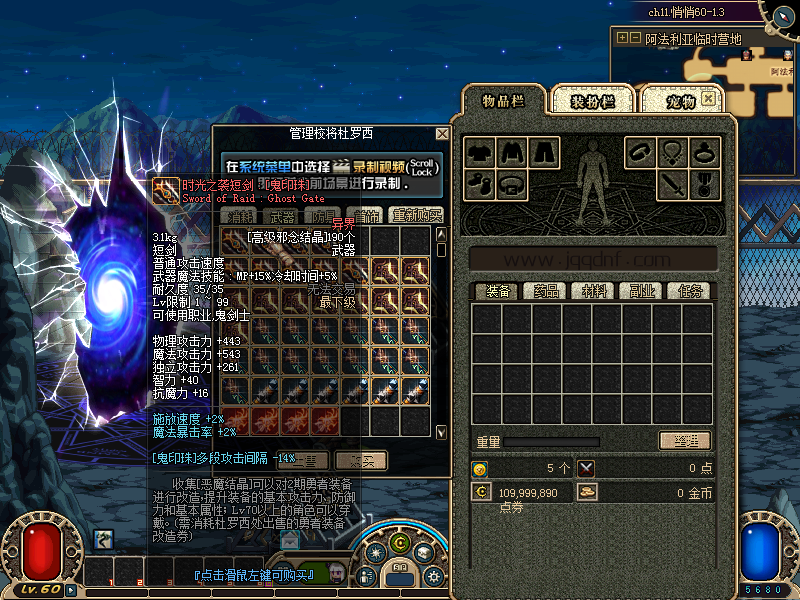Screen dimensions: 800x600
Task: Click the 整理 sort button
Action: [x=685, y=441]
